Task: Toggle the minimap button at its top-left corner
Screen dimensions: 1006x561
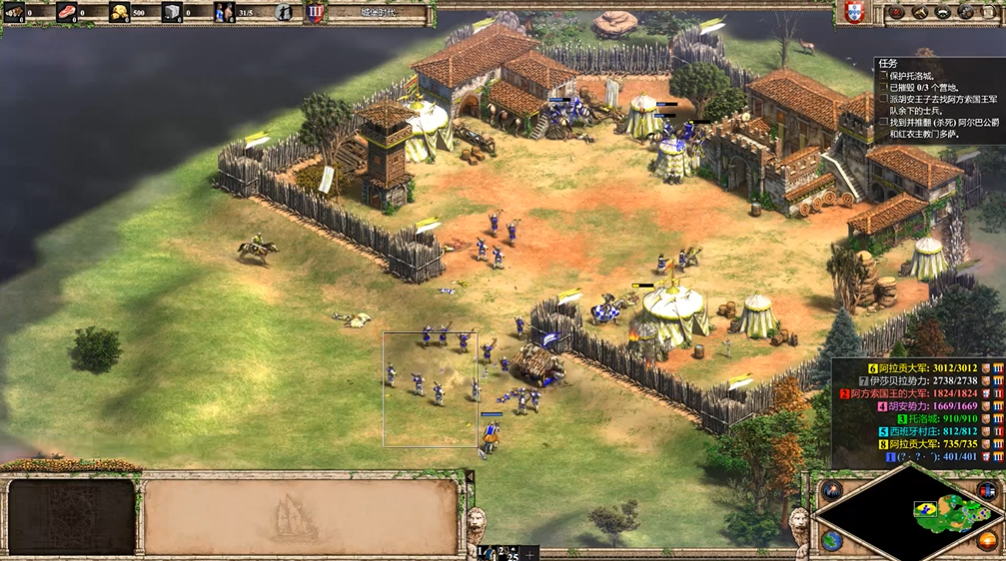Action: coord(831,490)
